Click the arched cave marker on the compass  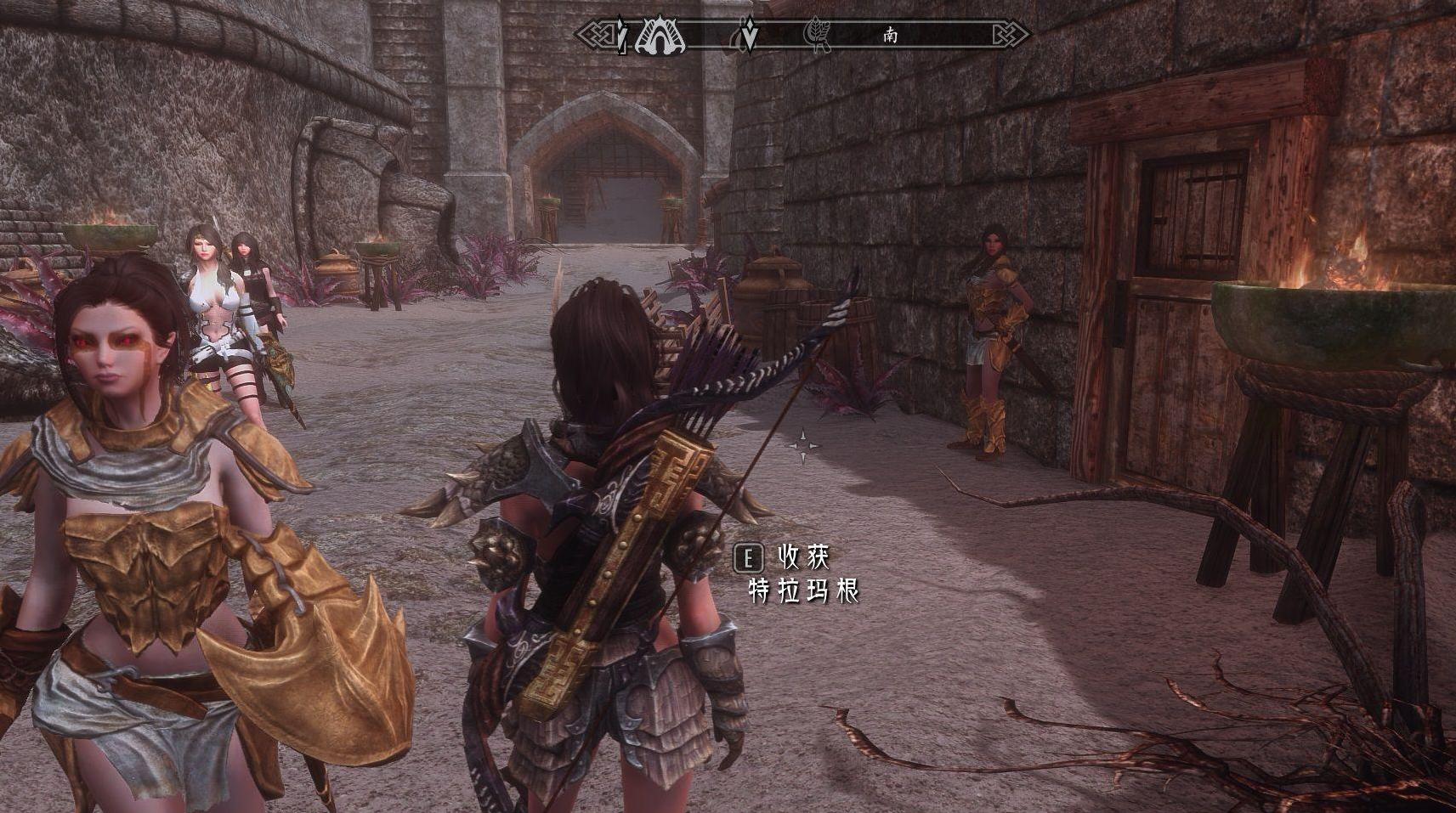[x=659, y=36]
